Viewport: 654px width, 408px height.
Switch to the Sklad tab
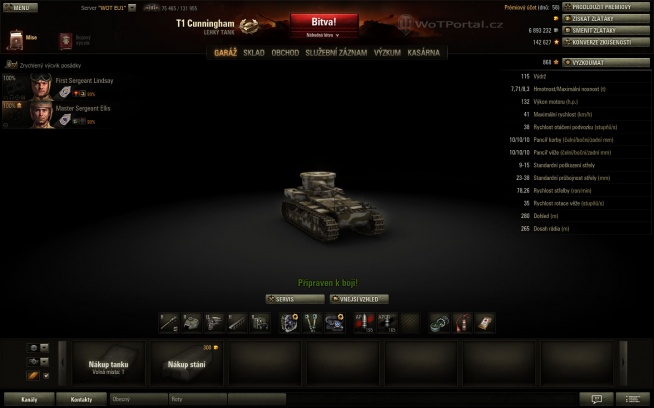tap(254, 52)
